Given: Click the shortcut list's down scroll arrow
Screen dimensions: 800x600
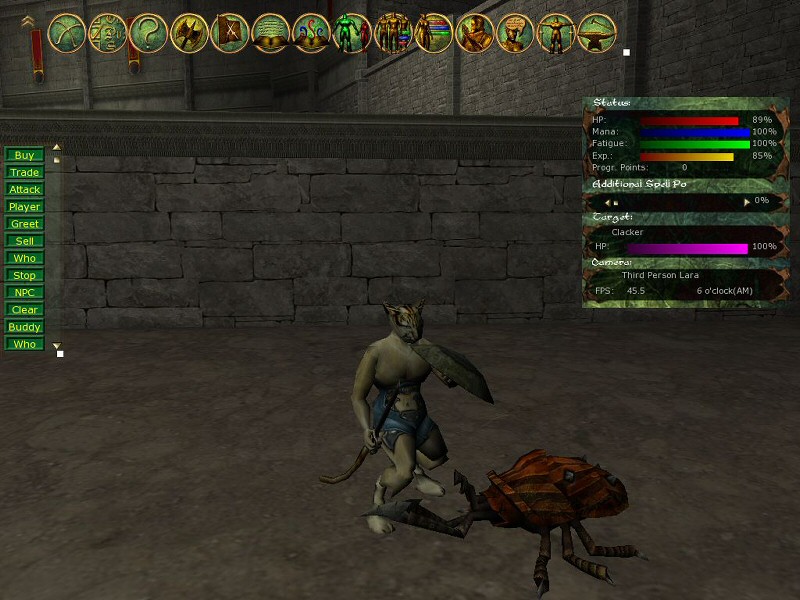Looking at the screenshot, I should pyautogui.click(x=56, y=345).
